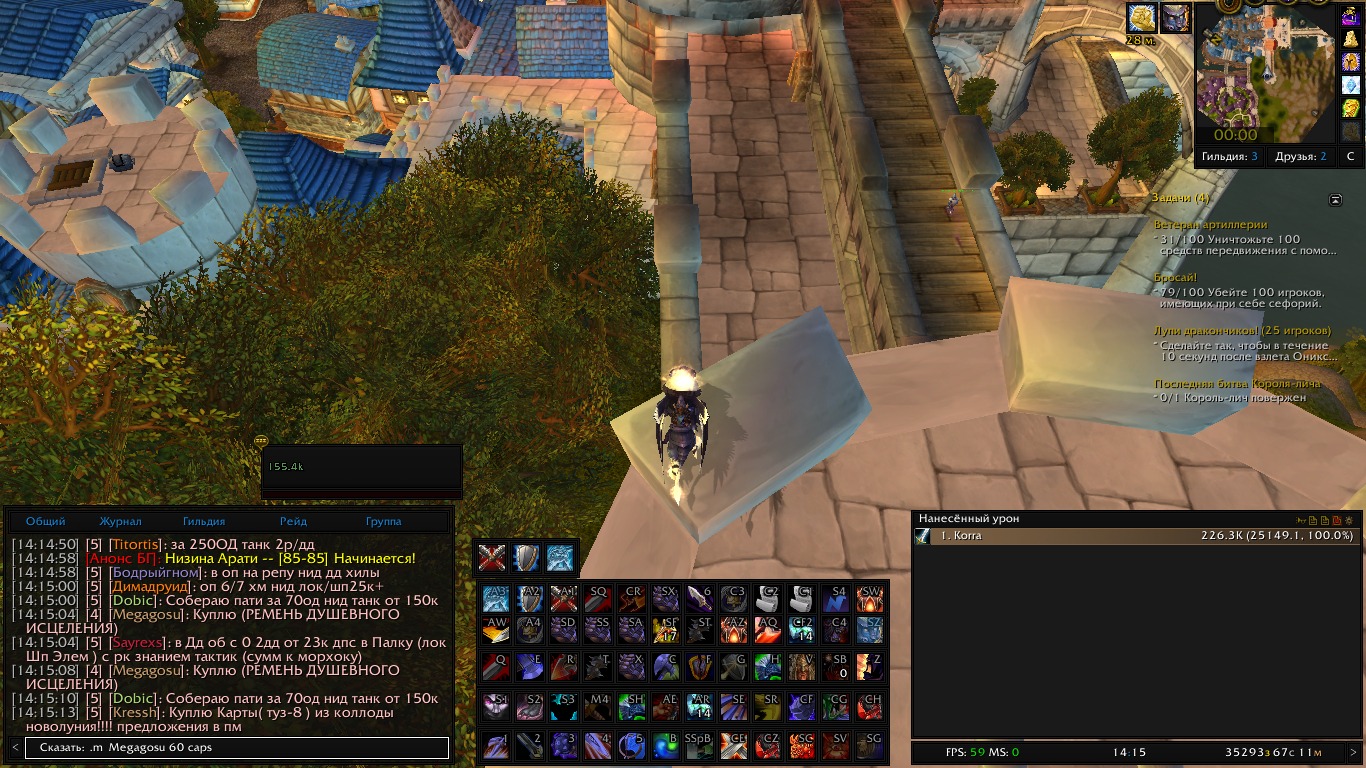This screenshot has height=768, width=1366.
Task: Open the Друзья friends list
Action: point(1301,157)
